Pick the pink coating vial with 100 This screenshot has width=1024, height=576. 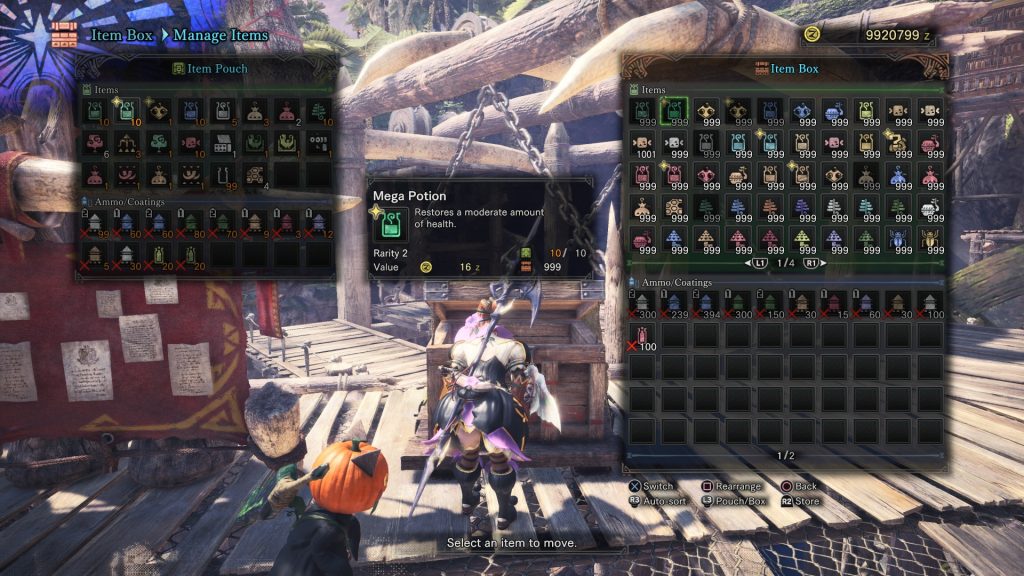point(643,335)
